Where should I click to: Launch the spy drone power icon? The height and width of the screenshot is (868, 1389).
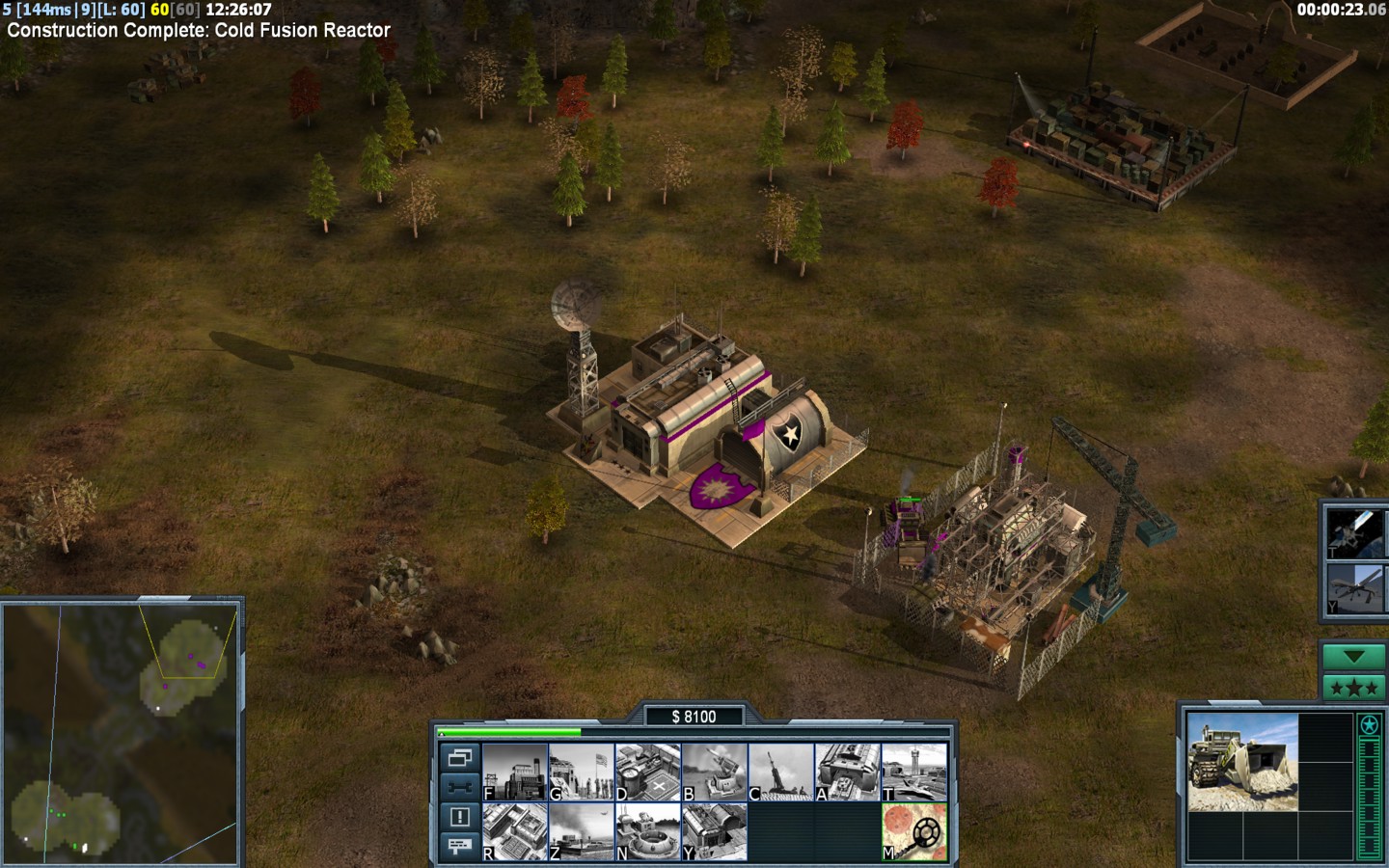pos(1355,588)
